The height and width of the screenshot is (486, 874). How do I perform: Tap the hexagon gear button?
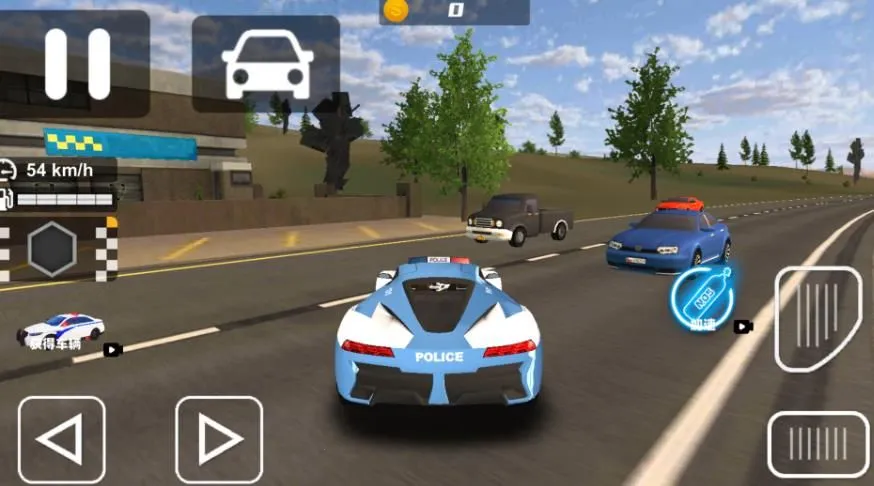pos(52,249)
